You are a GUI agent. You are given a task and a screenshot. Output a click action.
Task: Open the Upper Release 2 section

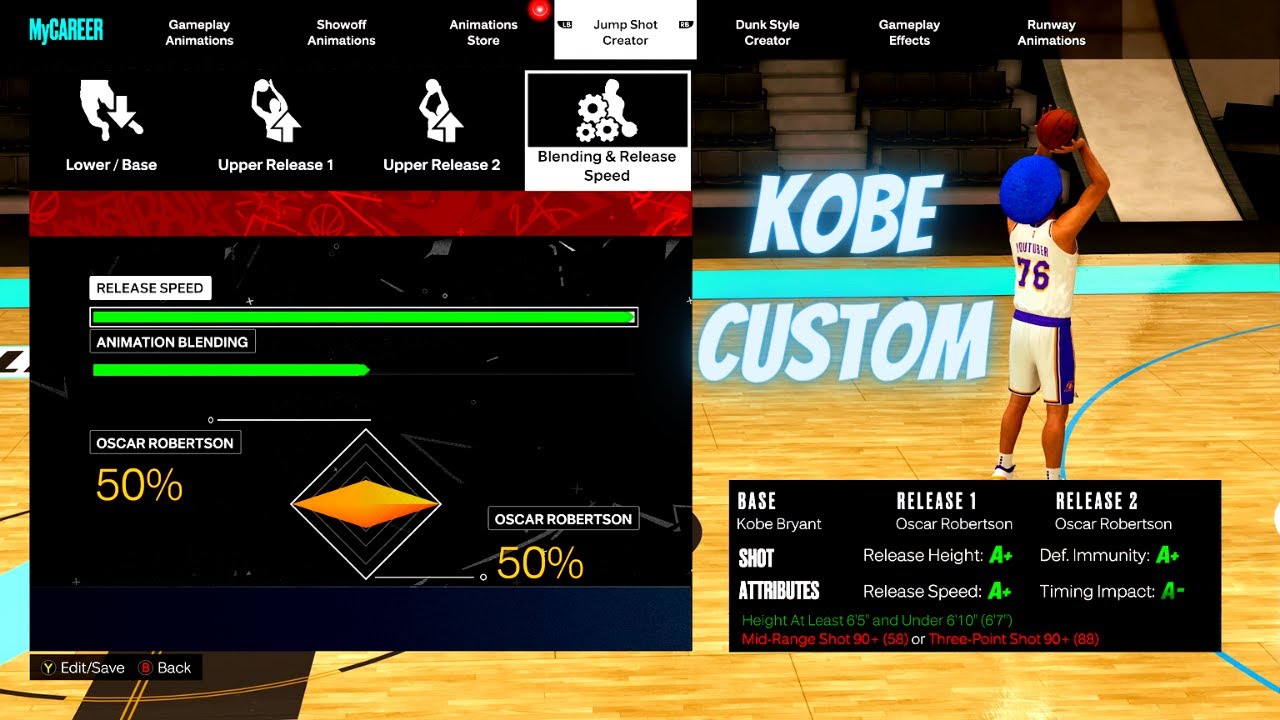(x=441, y=129)
